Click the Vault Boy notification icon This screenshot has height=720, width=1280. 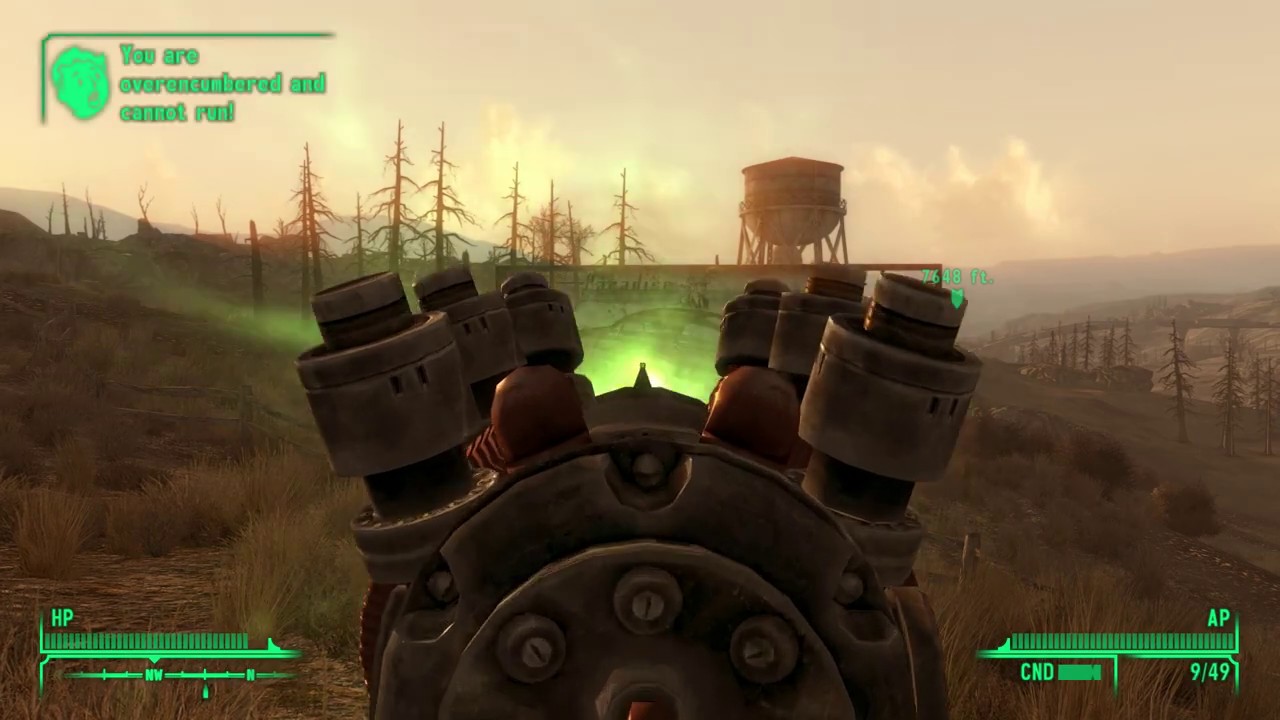pyautogui.click(x=80, y=82)
